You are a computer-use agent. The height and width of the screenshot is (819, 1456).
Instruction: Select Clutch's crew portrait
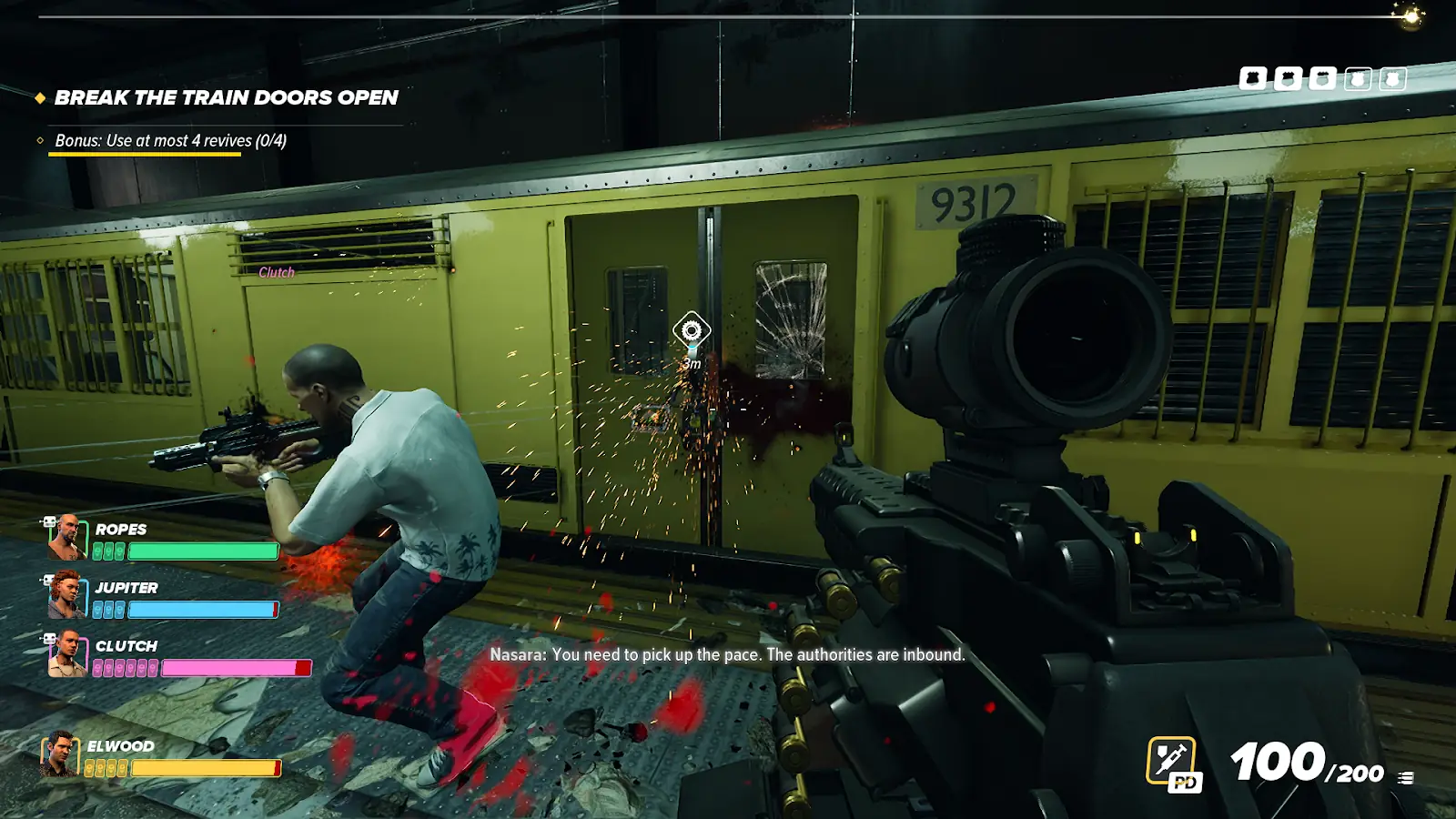[66, 654]
